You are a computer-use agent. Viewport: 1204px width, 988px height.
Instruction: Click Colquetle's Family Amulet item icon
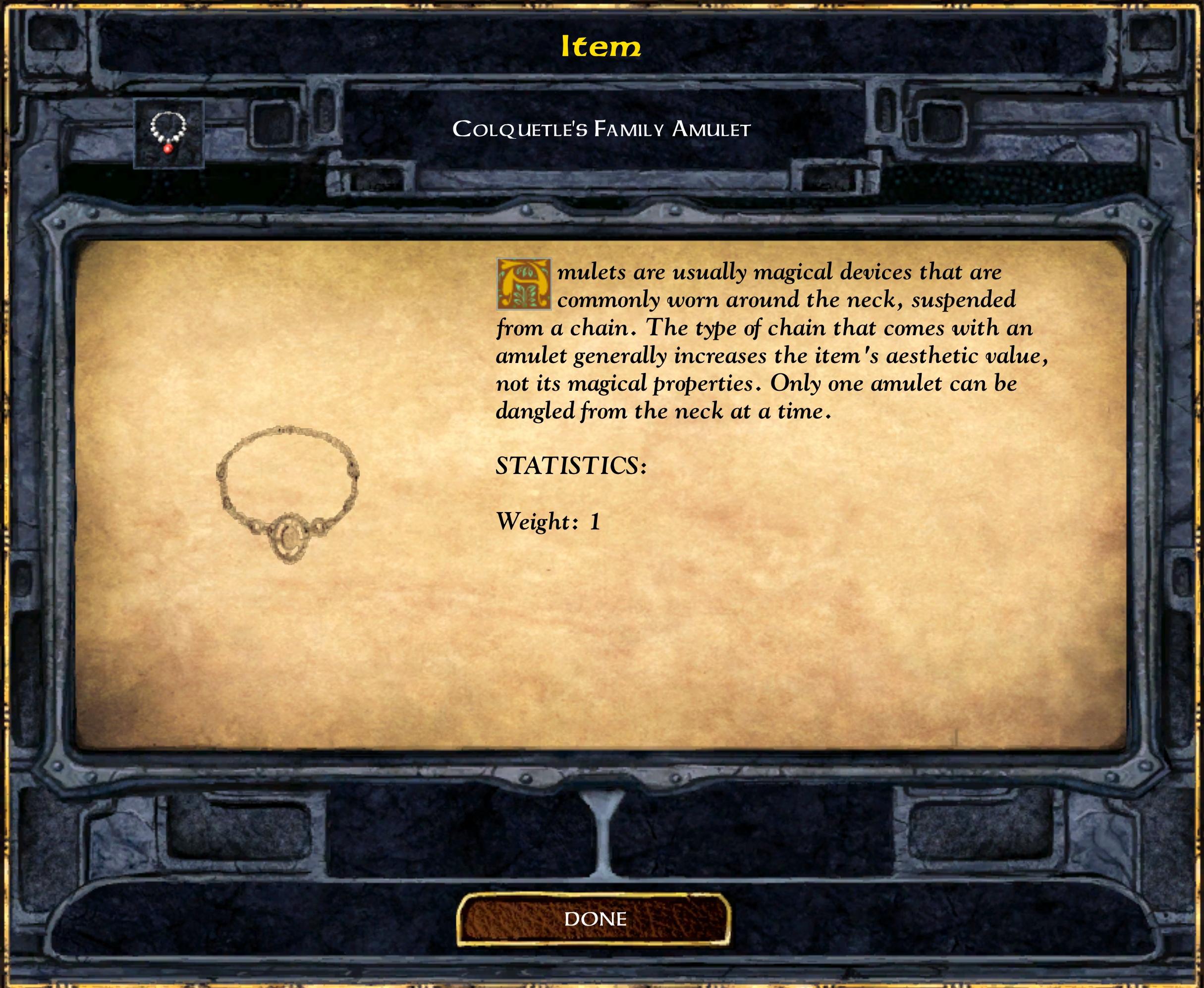[168, 133]
